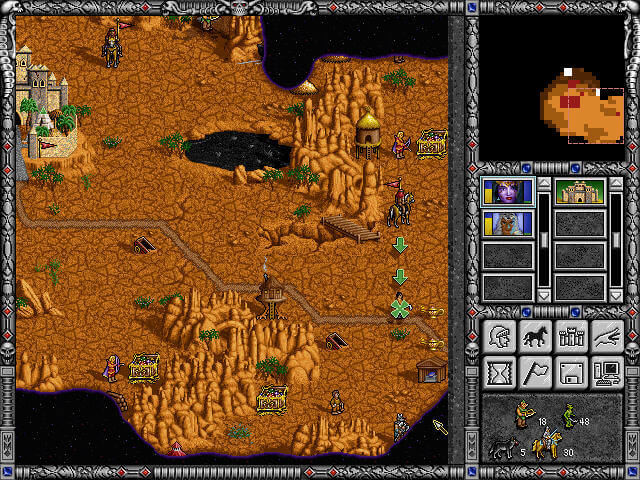Select the castle in the town list

coord(580,191)
